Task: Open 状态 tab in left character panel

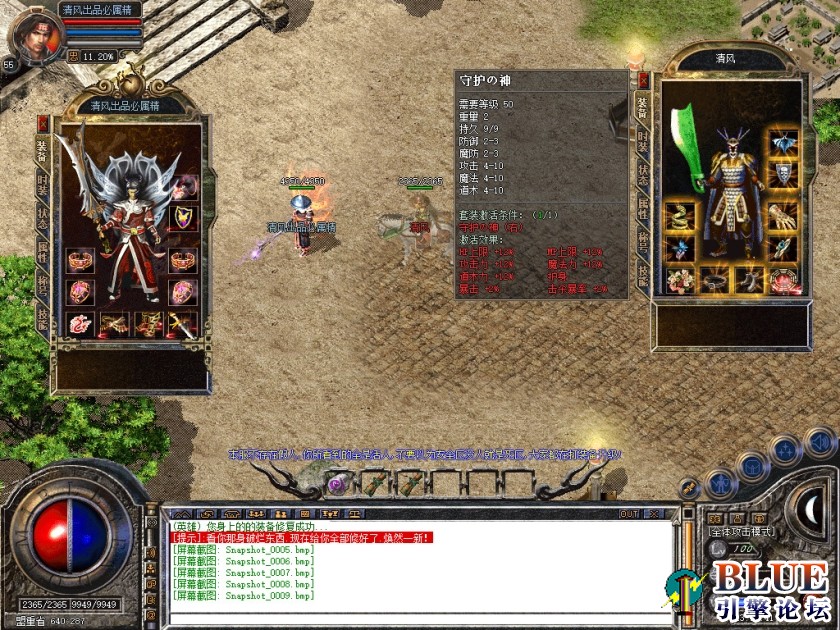Action: (42, 216)
